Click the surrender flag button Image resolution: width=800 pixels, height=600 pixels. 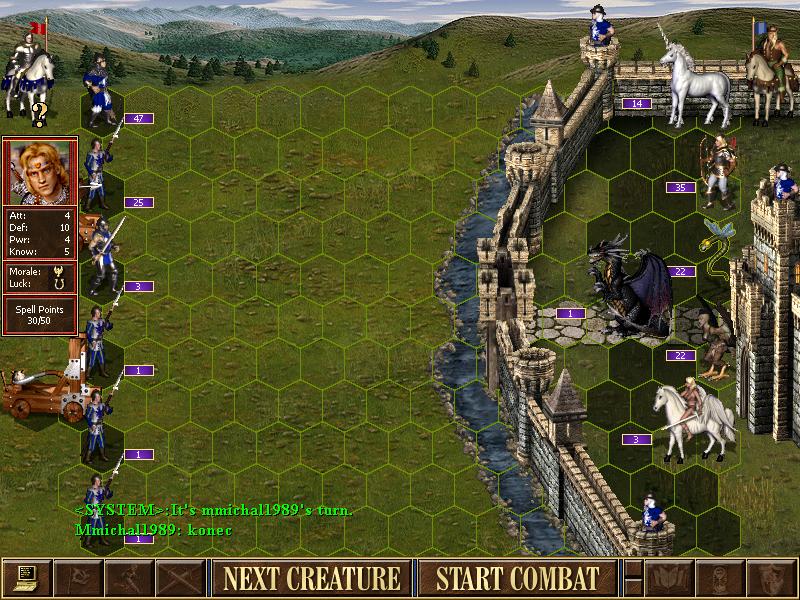pos(77,578)
